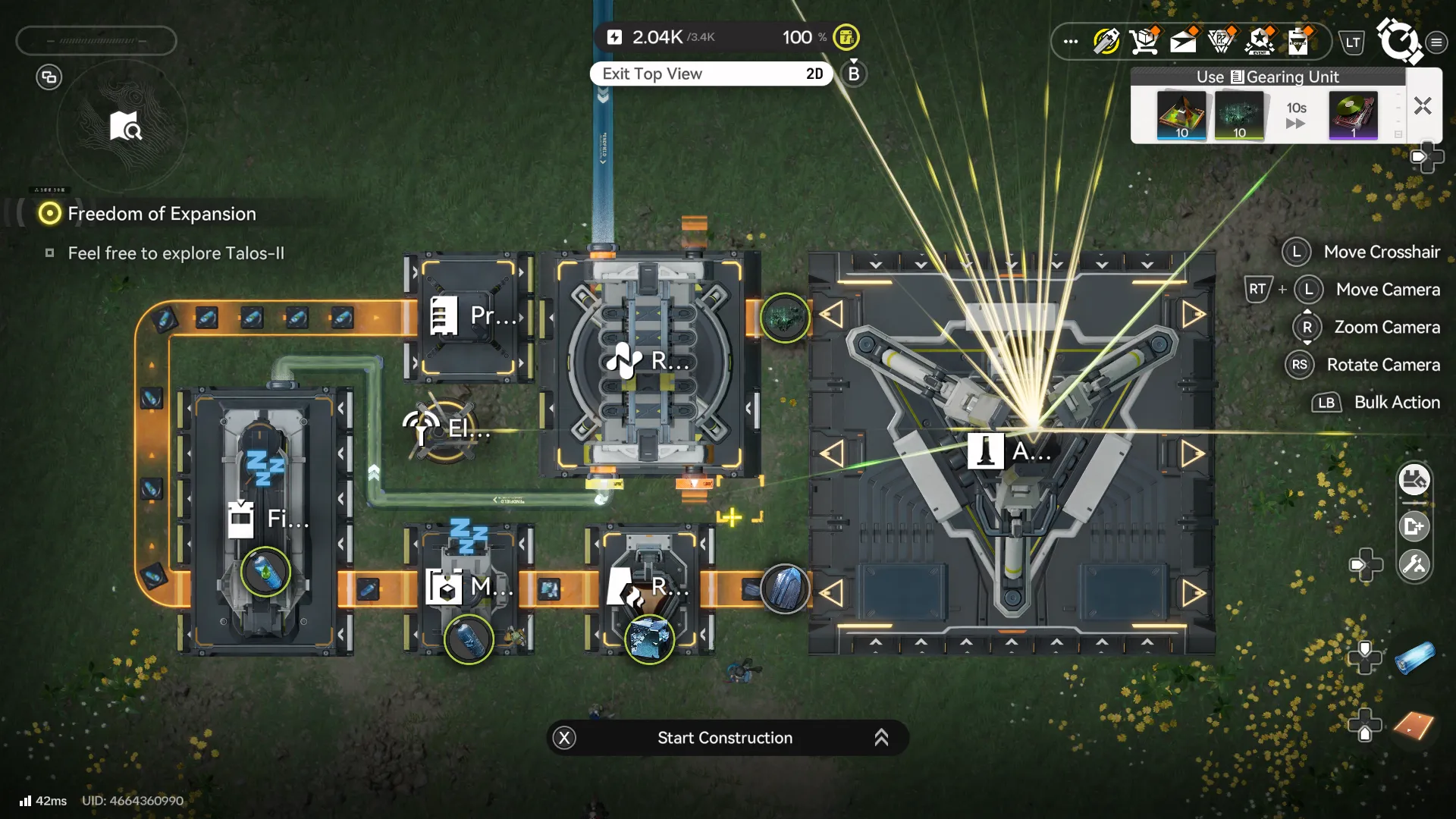Close the Use Gearing Unit panel
This screenshot has width=1456, height=819.
1423,106
